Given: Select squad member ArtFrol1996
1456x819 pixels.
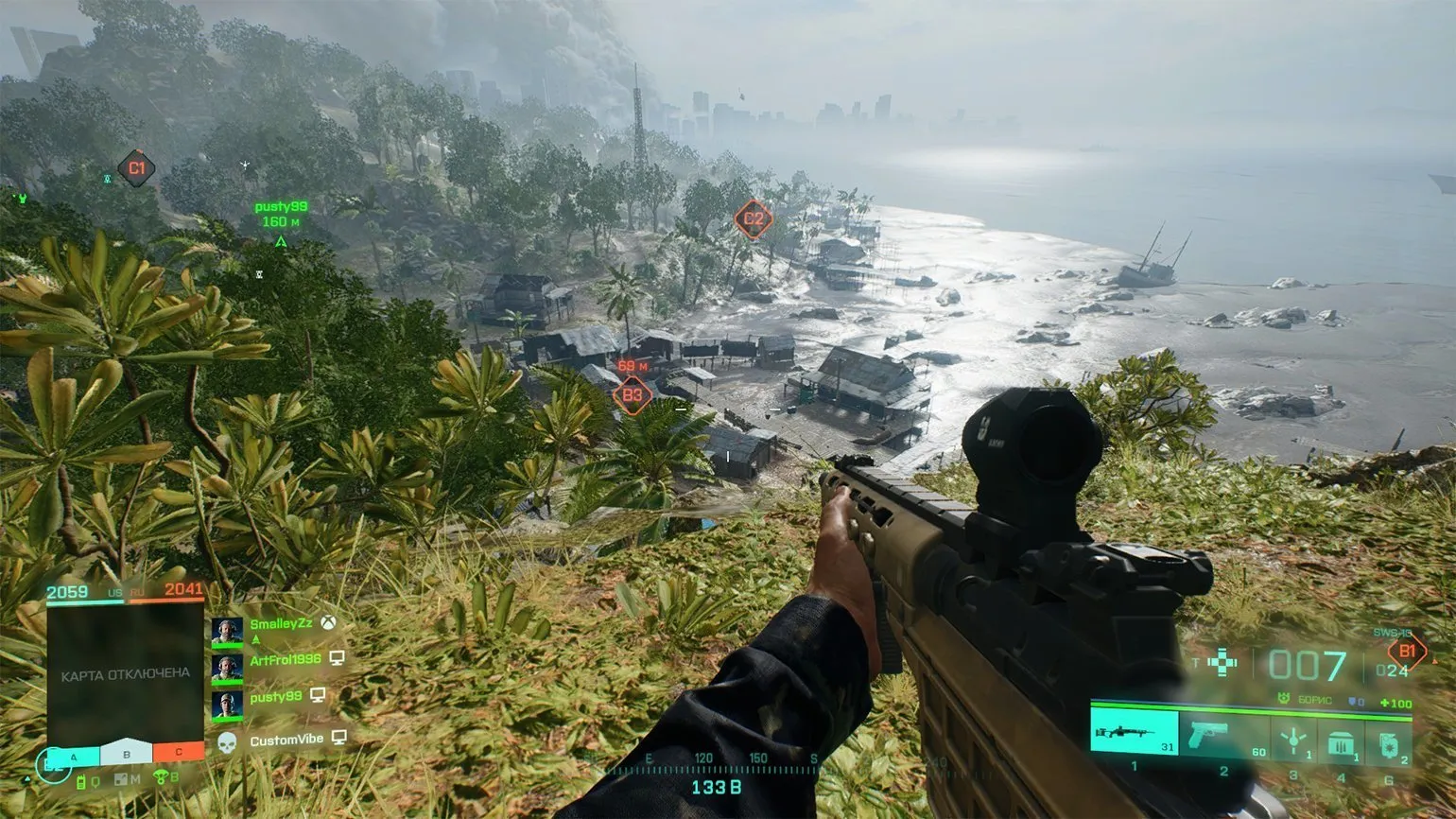Looking at the screenshot, I should click(285, 659).
